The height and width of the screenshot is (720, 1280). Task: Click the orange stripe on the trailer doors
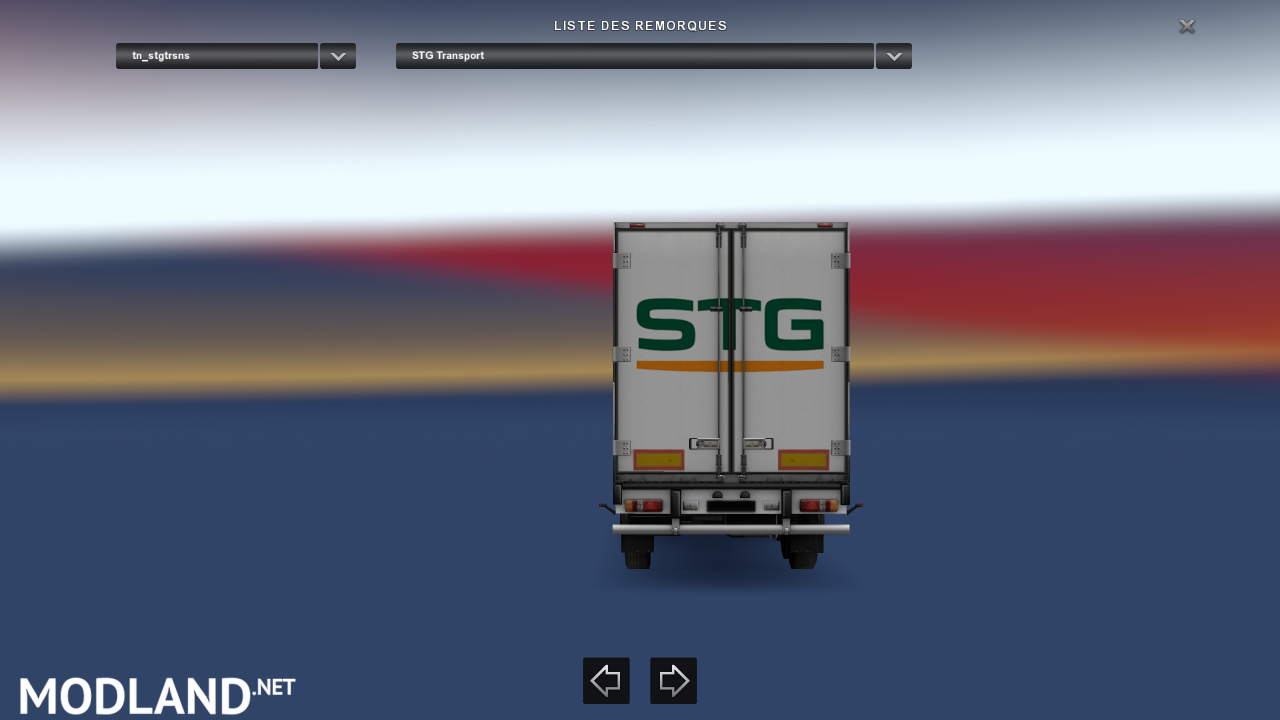pyautogui.click(x=730, y=364)
